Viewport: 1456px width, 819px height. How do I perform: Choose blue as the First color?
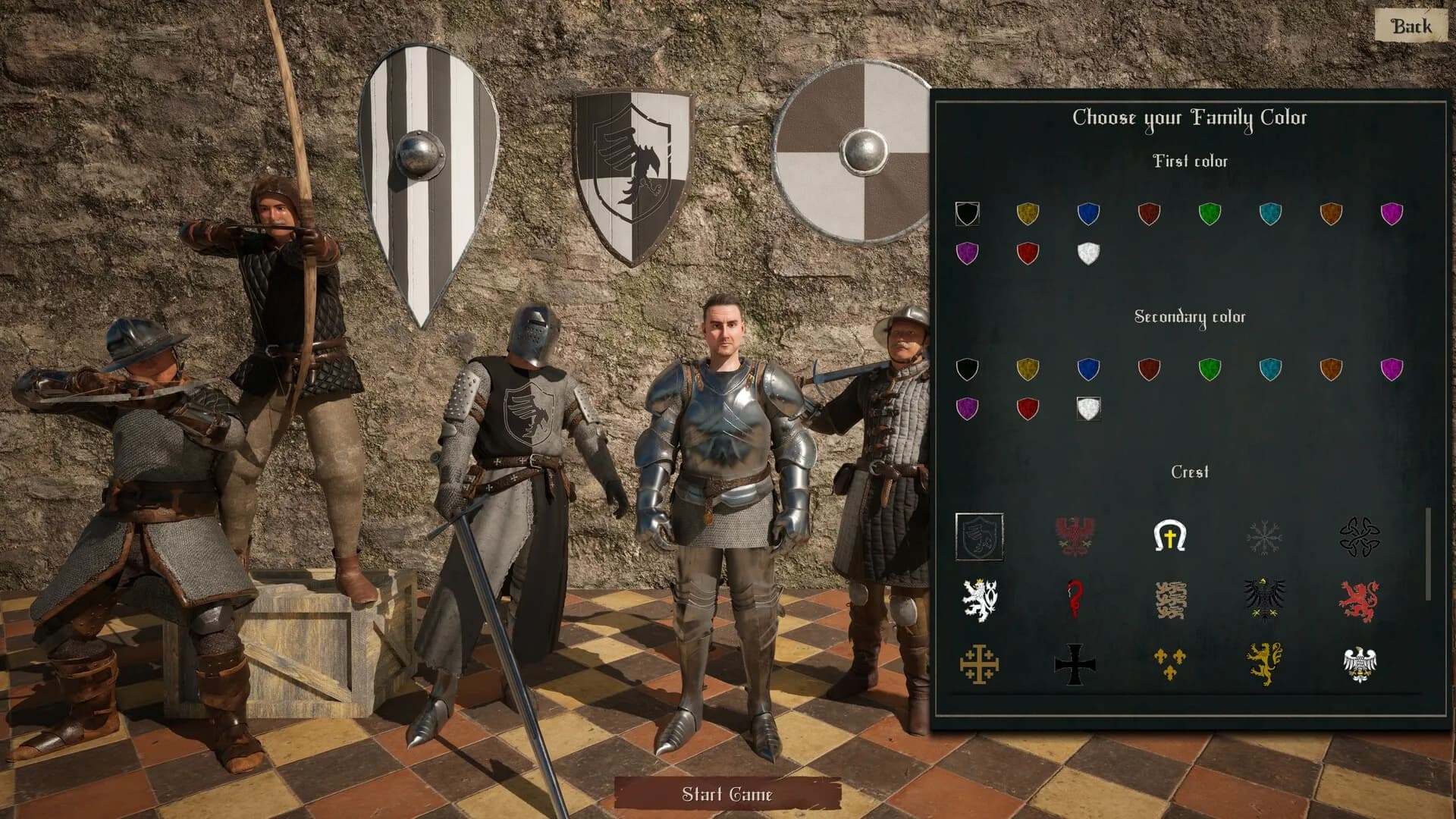click(x=1088, y=214)
